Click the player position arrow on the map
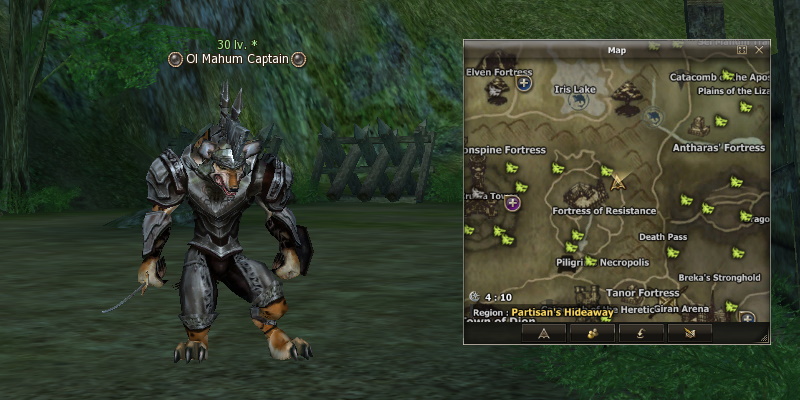Image resolution: width=800 pixels, height=400 pixels. point(618,182)
